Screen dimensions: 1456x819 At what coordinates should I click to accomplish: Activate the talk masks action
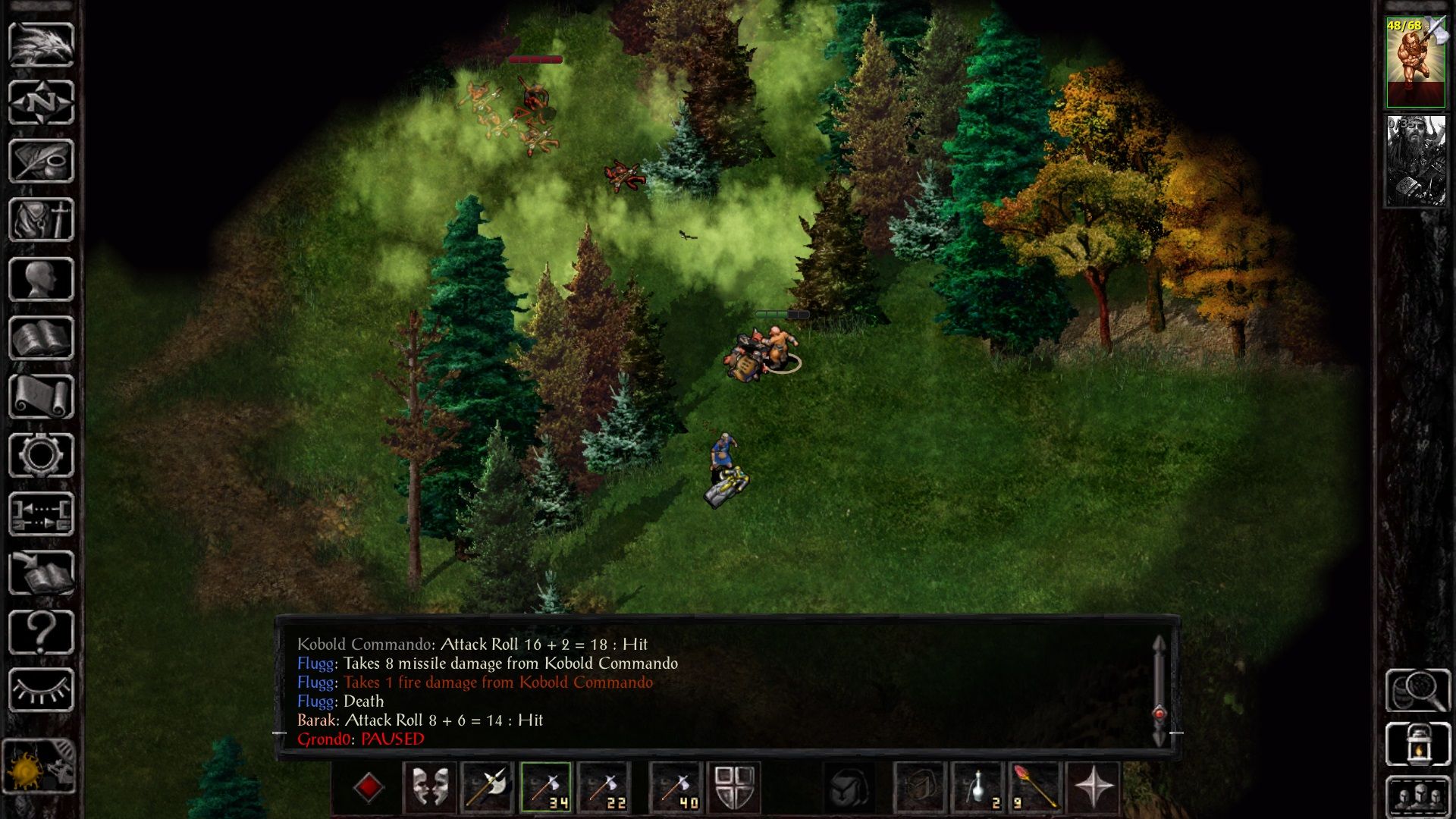click(430, 787)
